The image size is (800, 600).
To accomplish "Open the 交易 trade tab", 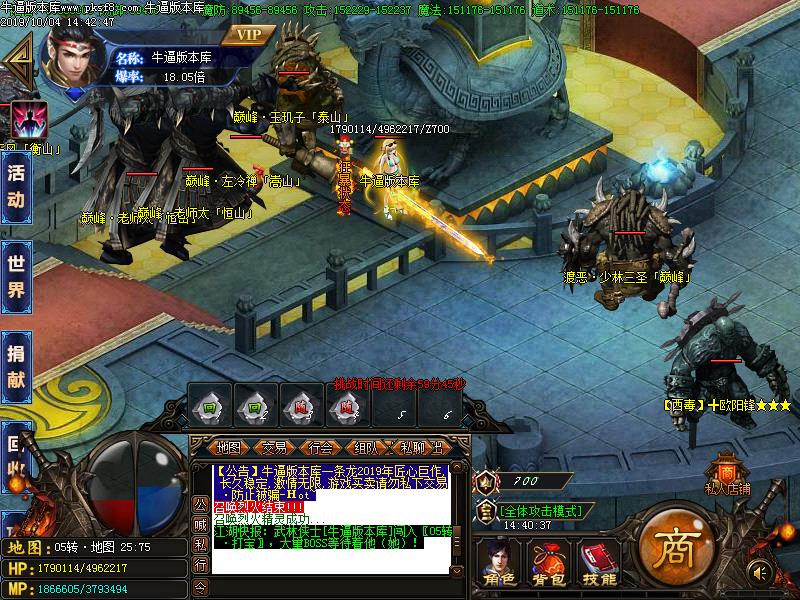I will [275, 447].
